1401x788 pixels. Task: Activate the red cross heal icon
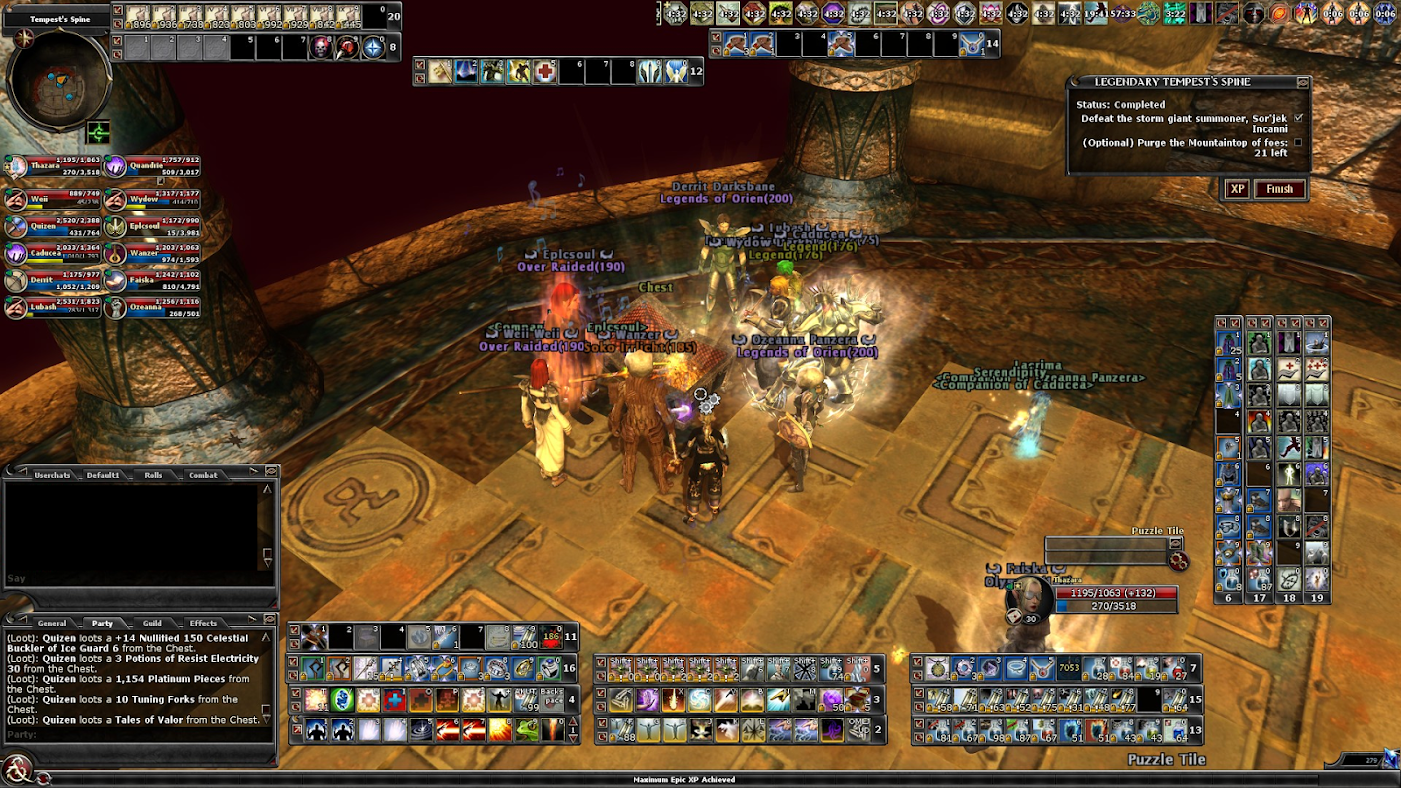[x=544, y=72]
